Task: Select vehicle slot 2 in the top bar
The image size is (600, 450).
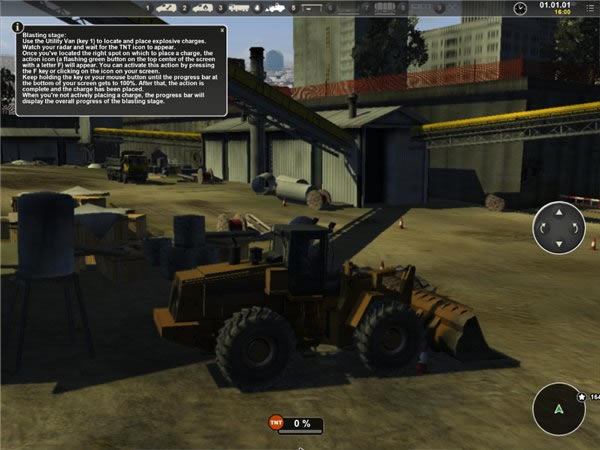Action: [x=202, y=8]
